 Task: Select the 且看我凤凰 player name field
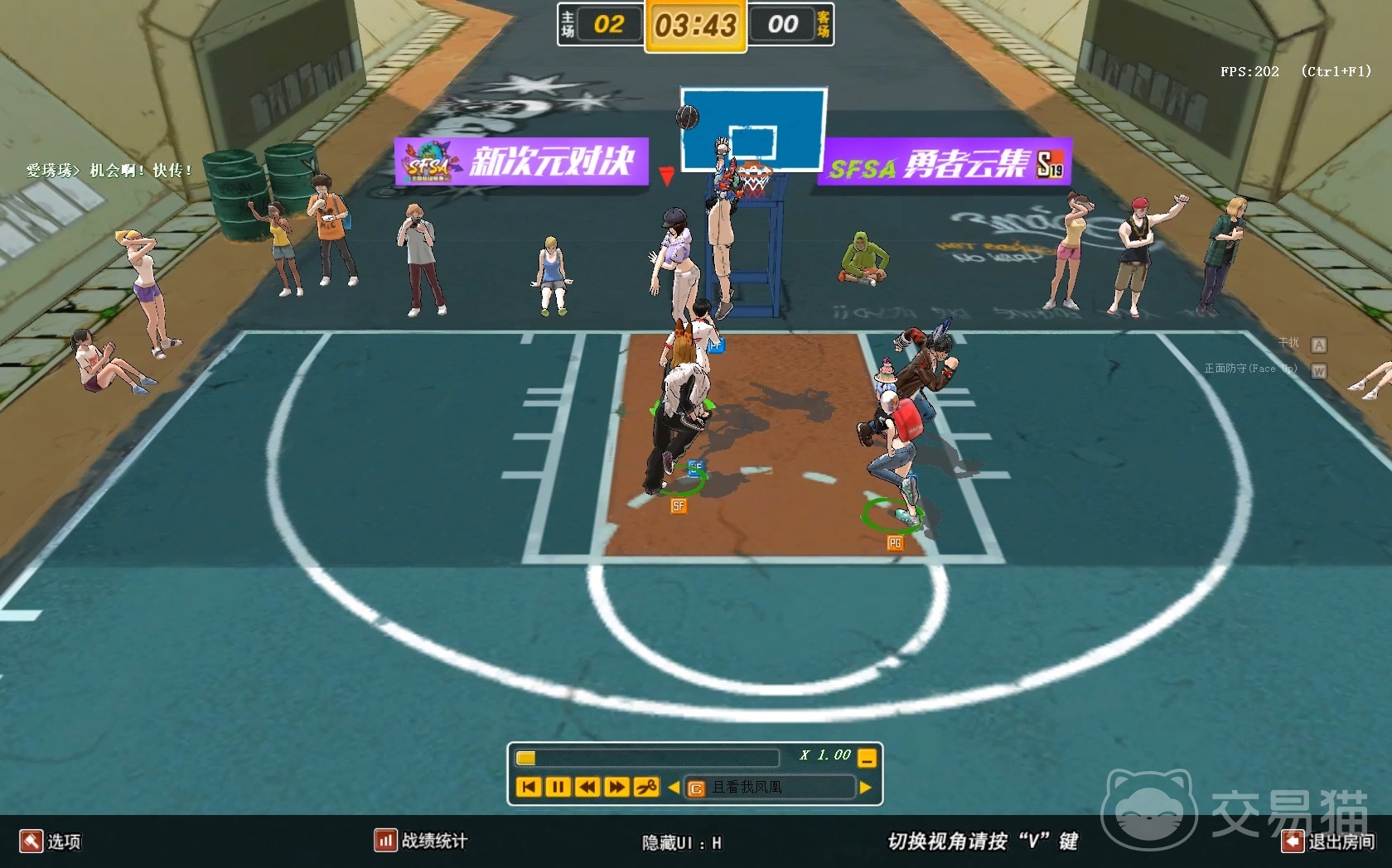click(771, 788)
